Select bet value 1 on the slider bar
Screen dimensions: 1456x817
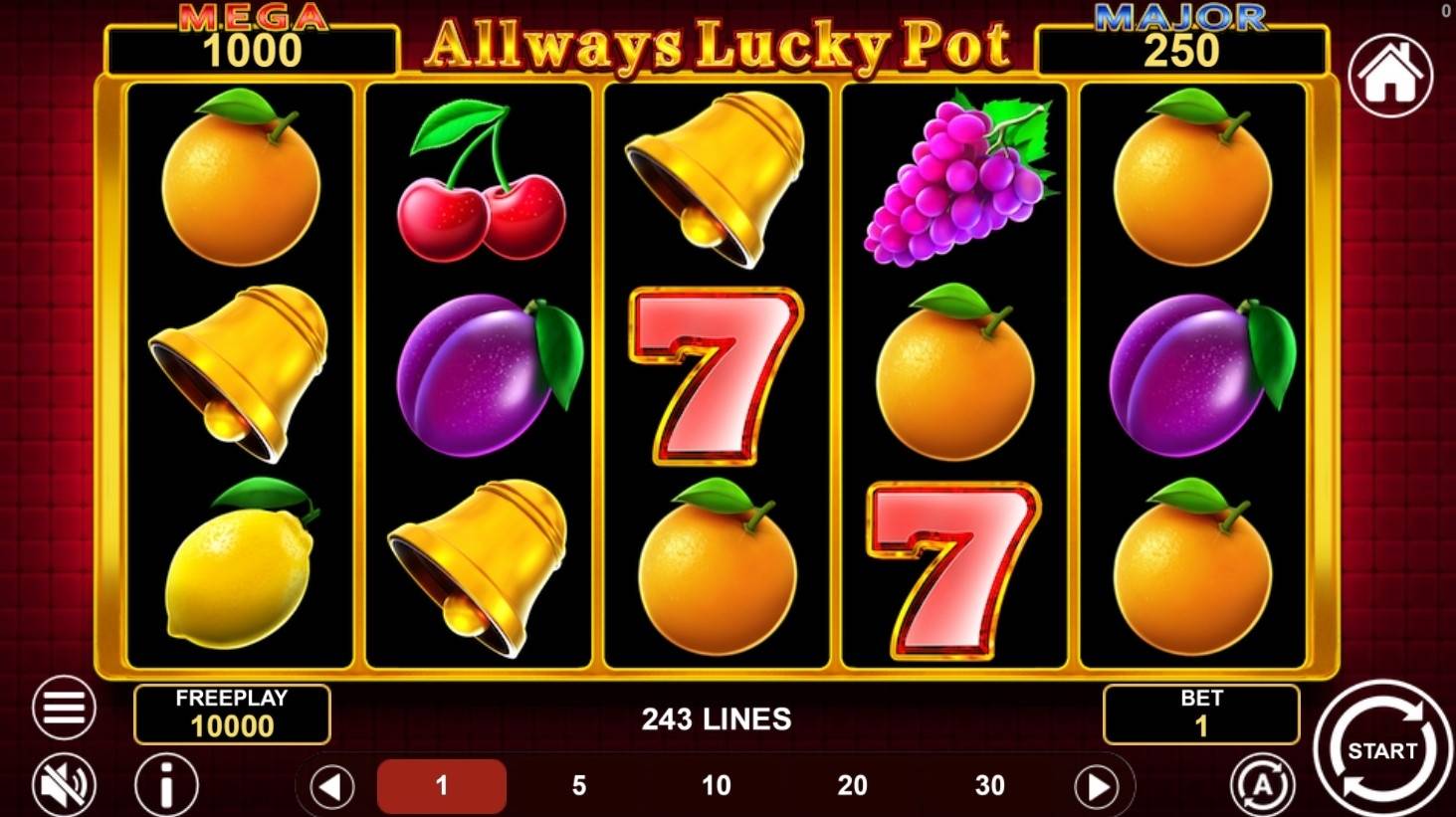point(444,785)
